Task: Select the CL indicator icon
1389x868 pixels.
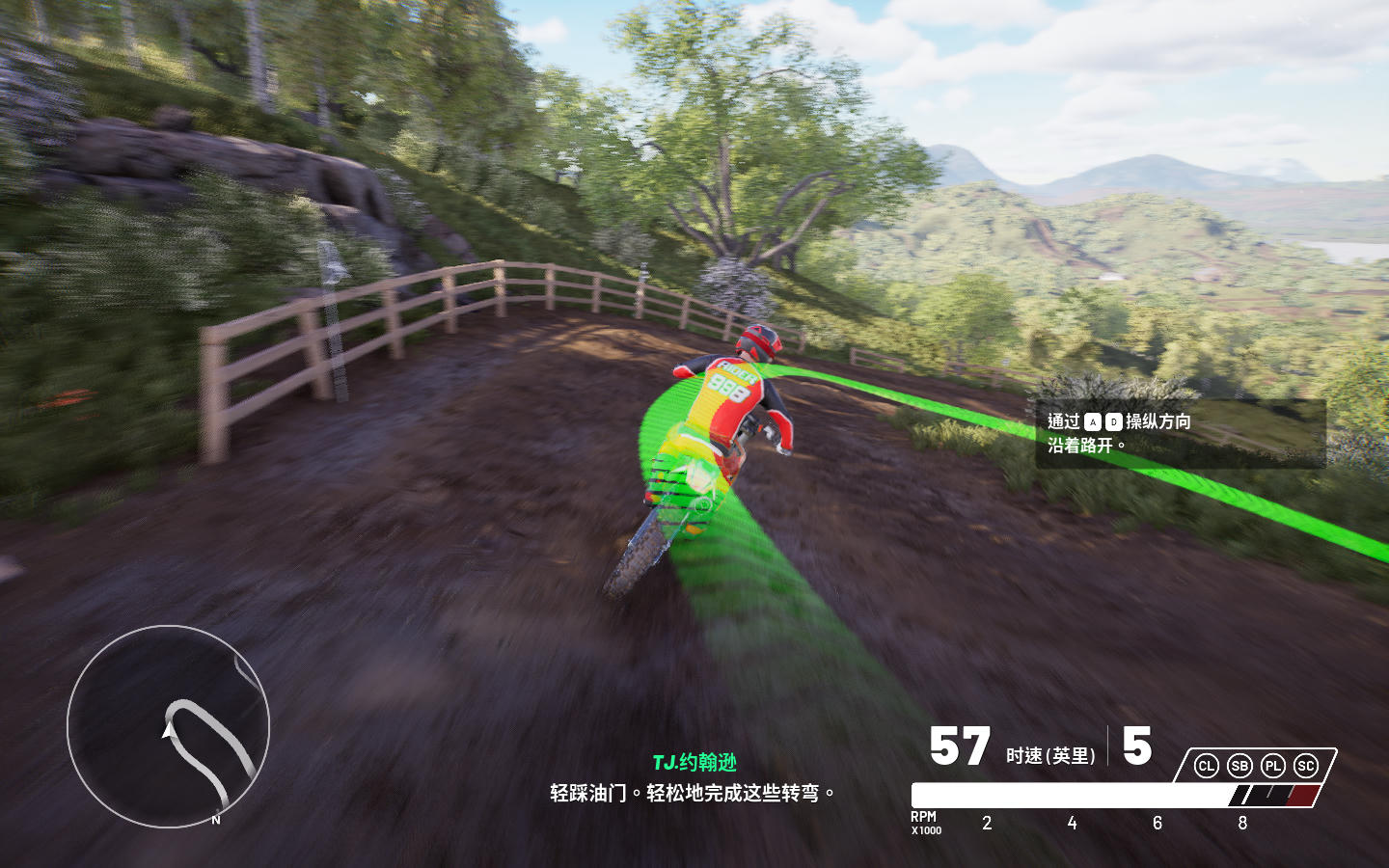Action: (x=1206, y=766)
